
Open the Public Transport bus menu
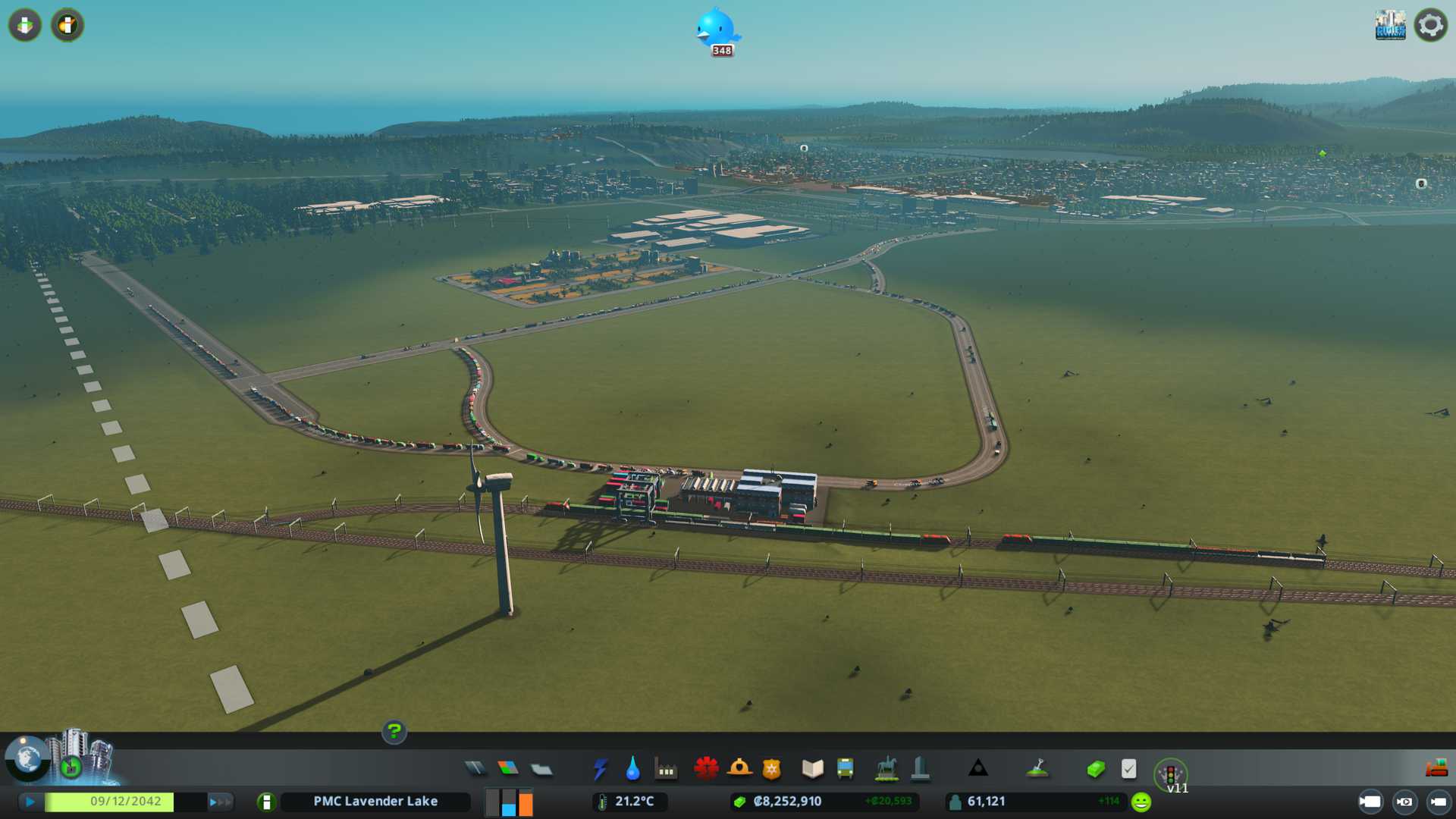point(846,769)
